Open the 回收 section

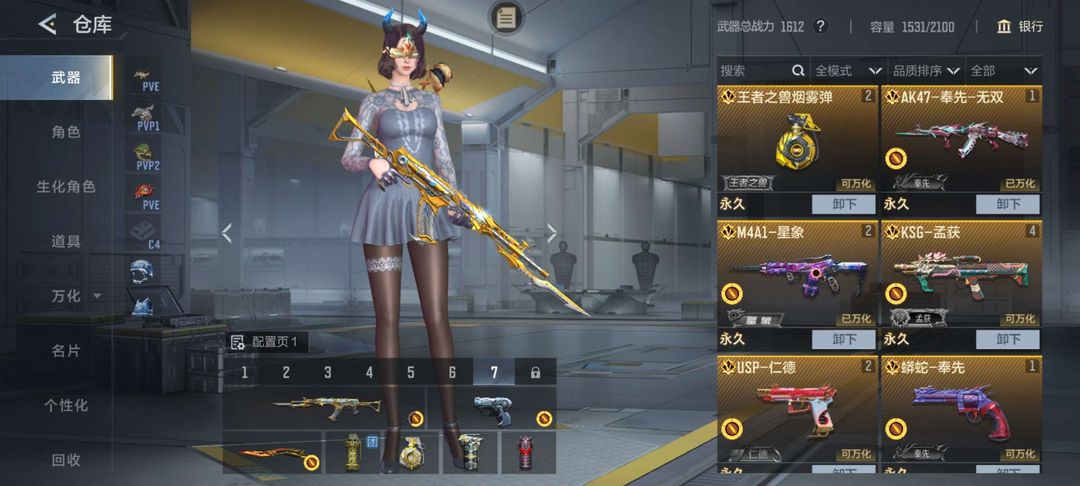point(66,460)
